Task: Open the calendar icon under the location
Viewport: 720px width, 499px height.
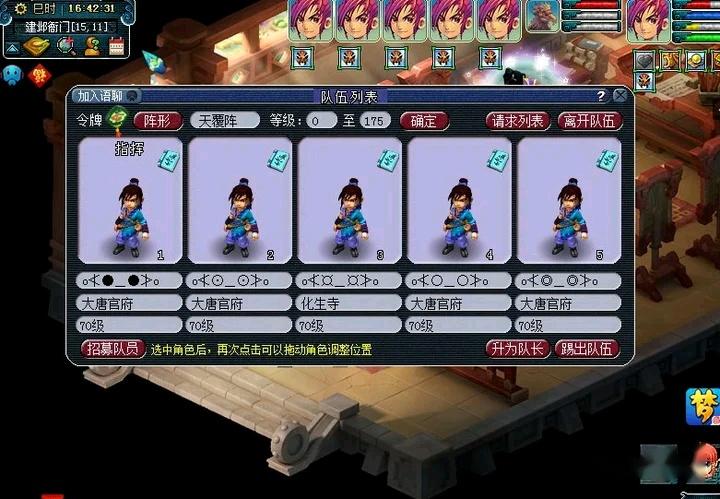Action: (x=117, y=45)
